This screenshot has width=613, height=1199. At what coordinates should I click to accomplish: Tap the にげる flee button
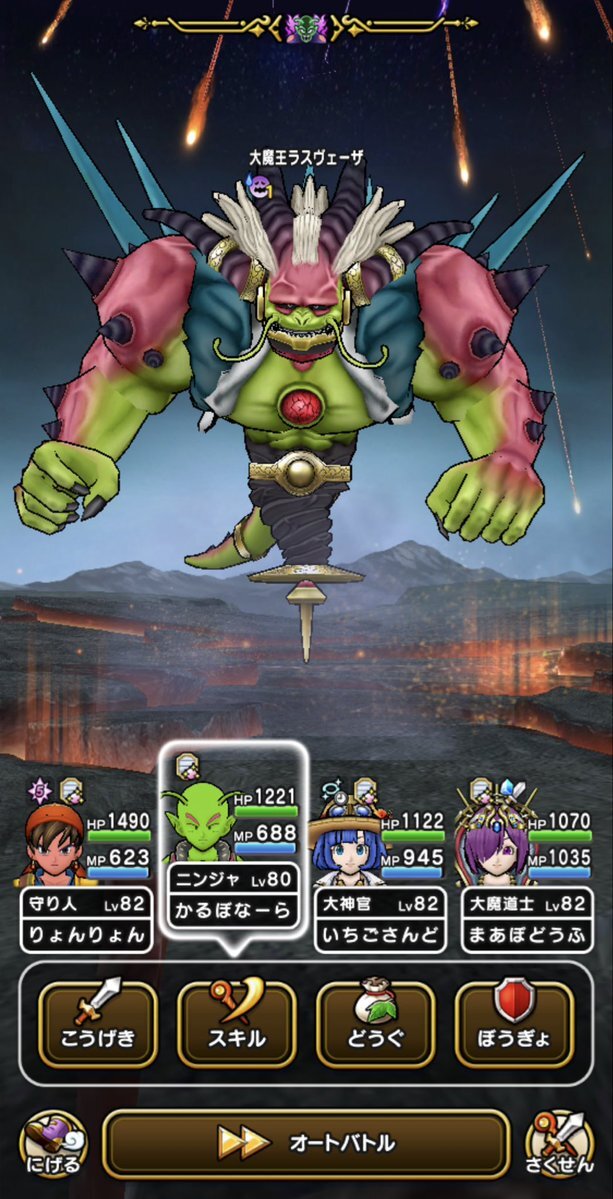pos(52,1143)
